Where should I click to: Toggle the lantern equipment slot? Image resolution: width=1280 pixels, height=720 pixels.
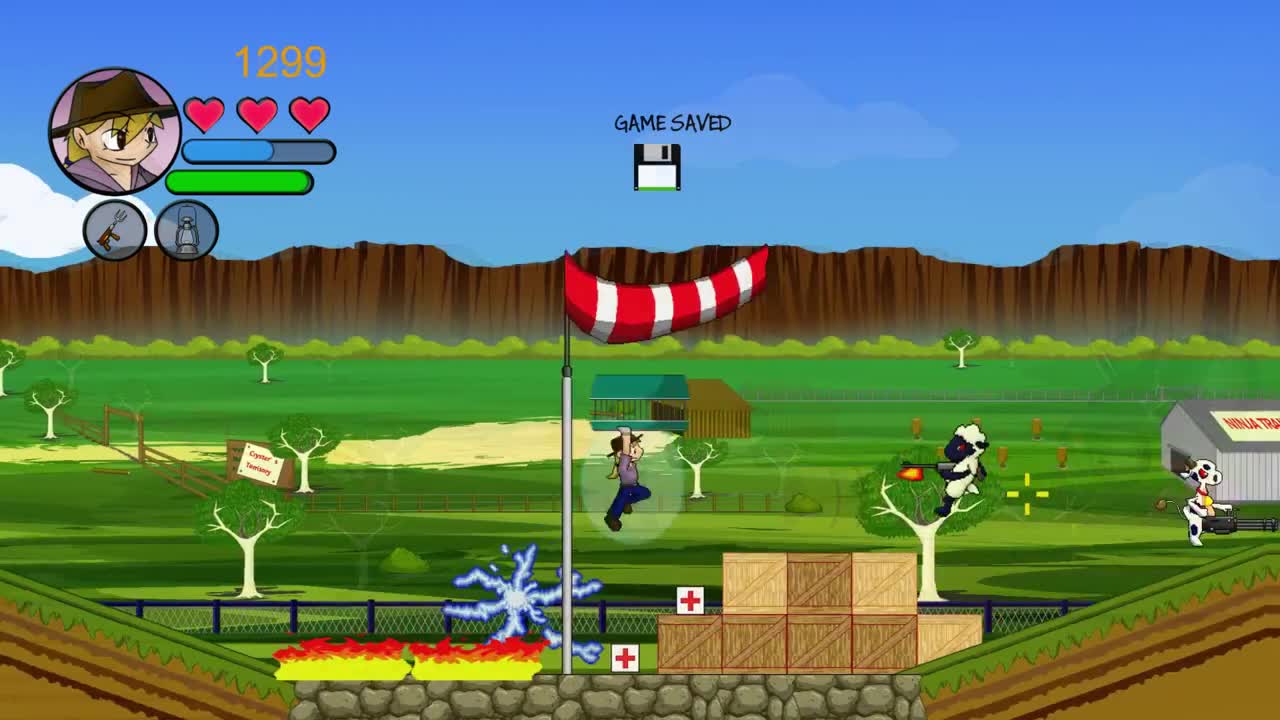tap(186, 230)
